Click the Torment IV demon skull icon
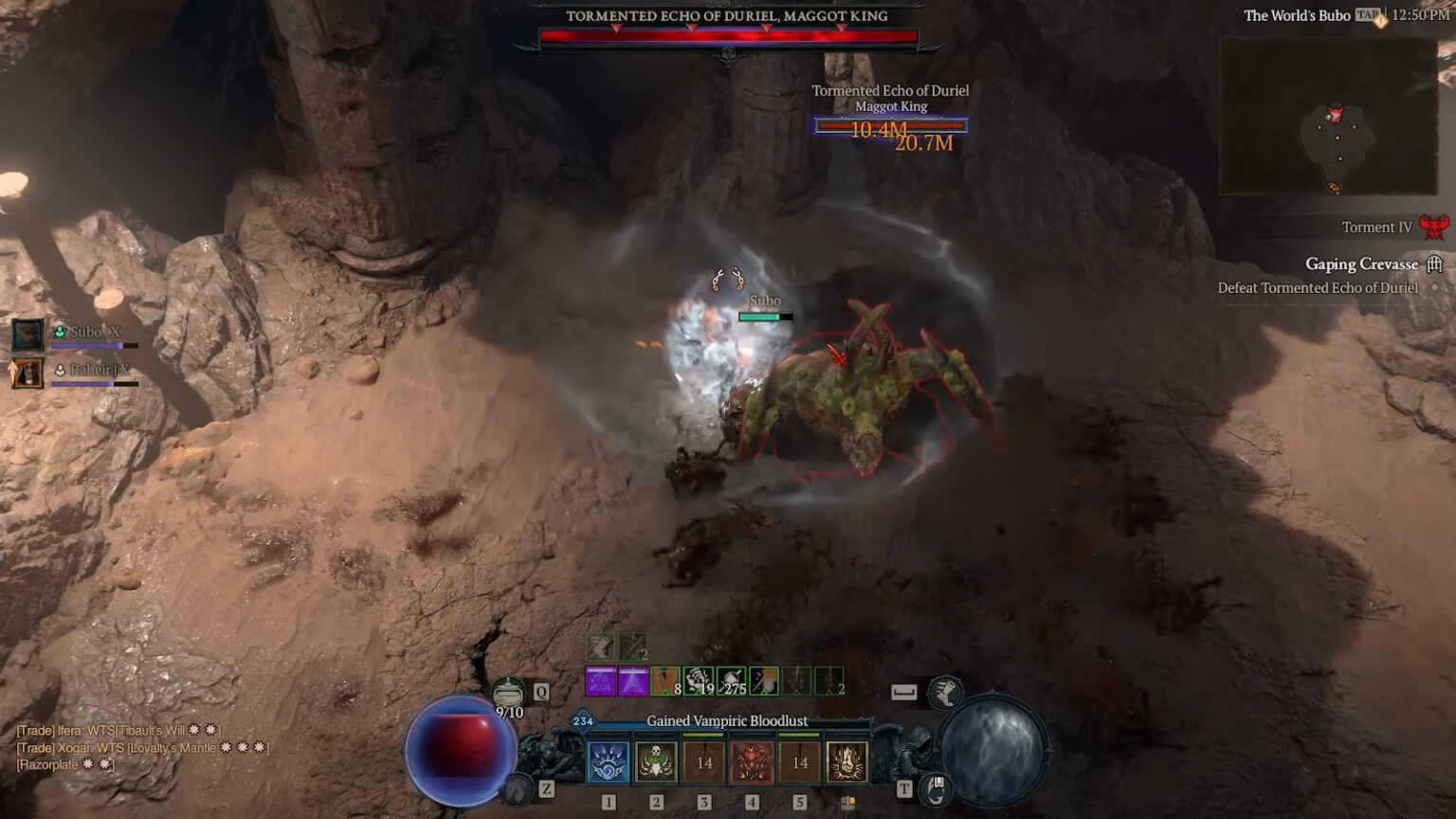 tap(1434, 227)
